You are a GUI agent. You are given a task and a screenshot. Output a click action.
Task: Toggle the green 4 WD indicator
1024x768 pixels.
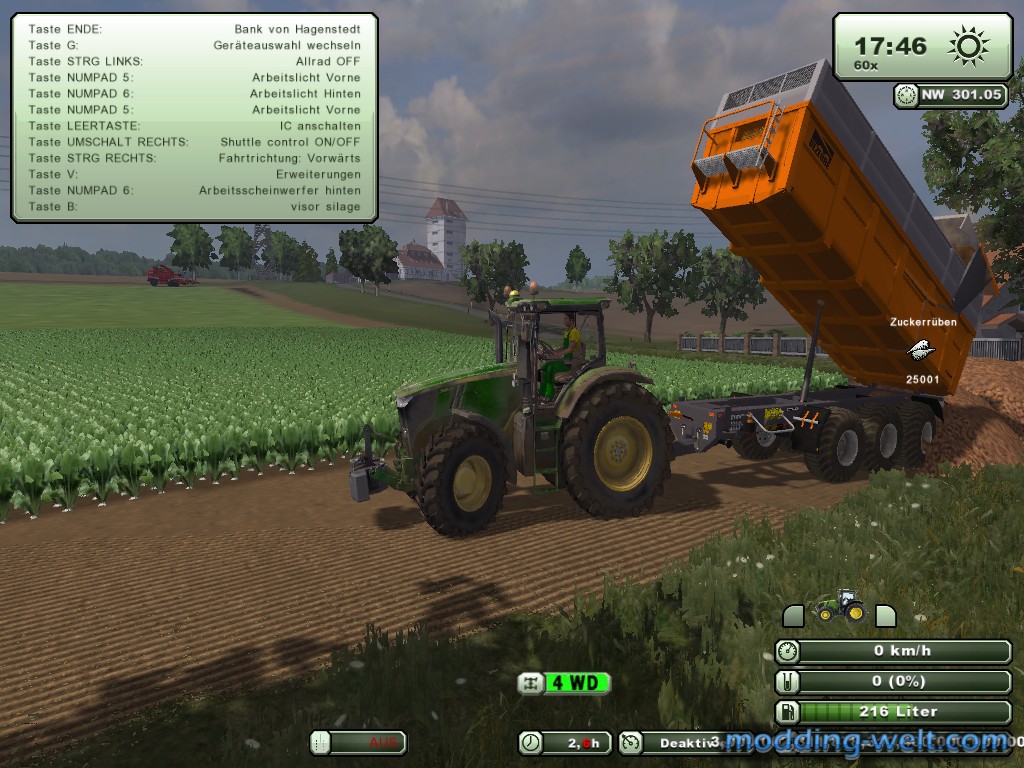point(563,683)
